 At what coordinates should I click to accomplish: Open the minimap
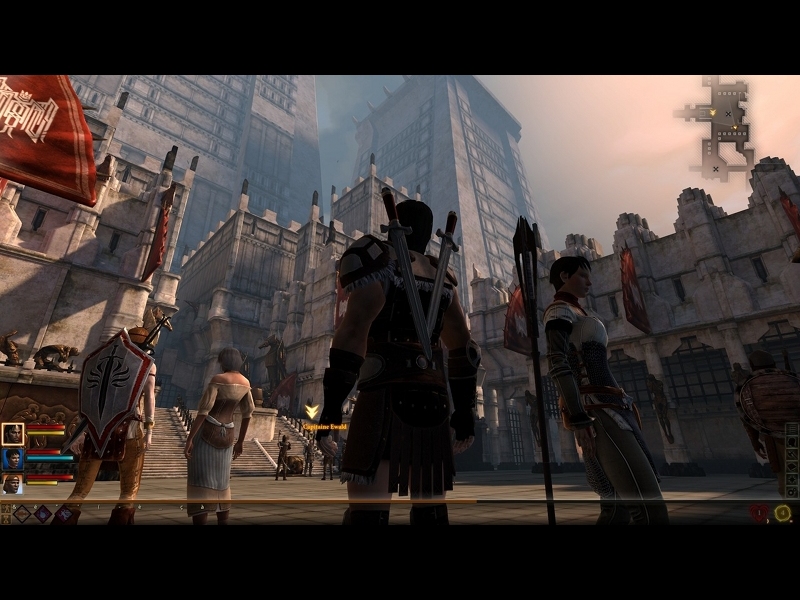click(x=725, y=126)
